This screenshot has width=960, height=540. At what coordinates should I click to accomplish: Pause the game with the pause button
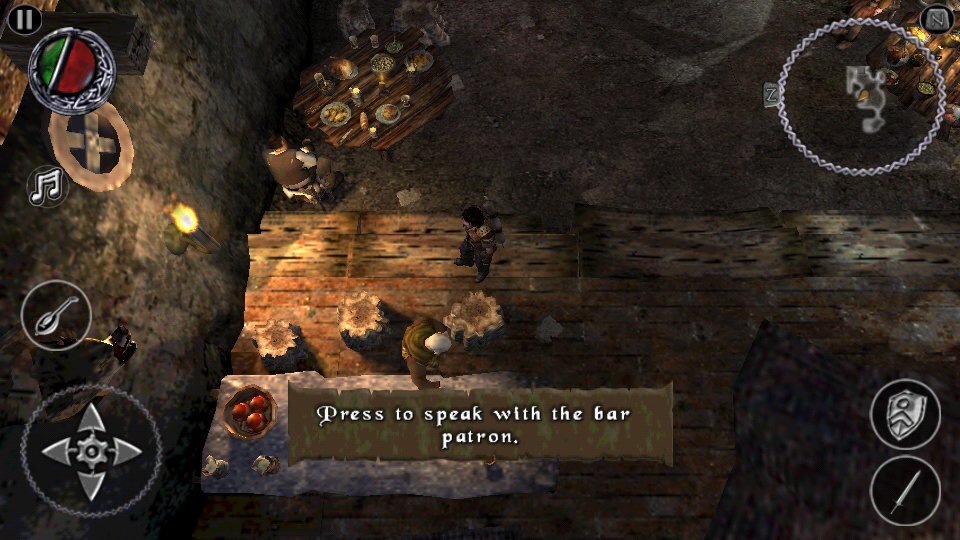(x=24, y=18)
